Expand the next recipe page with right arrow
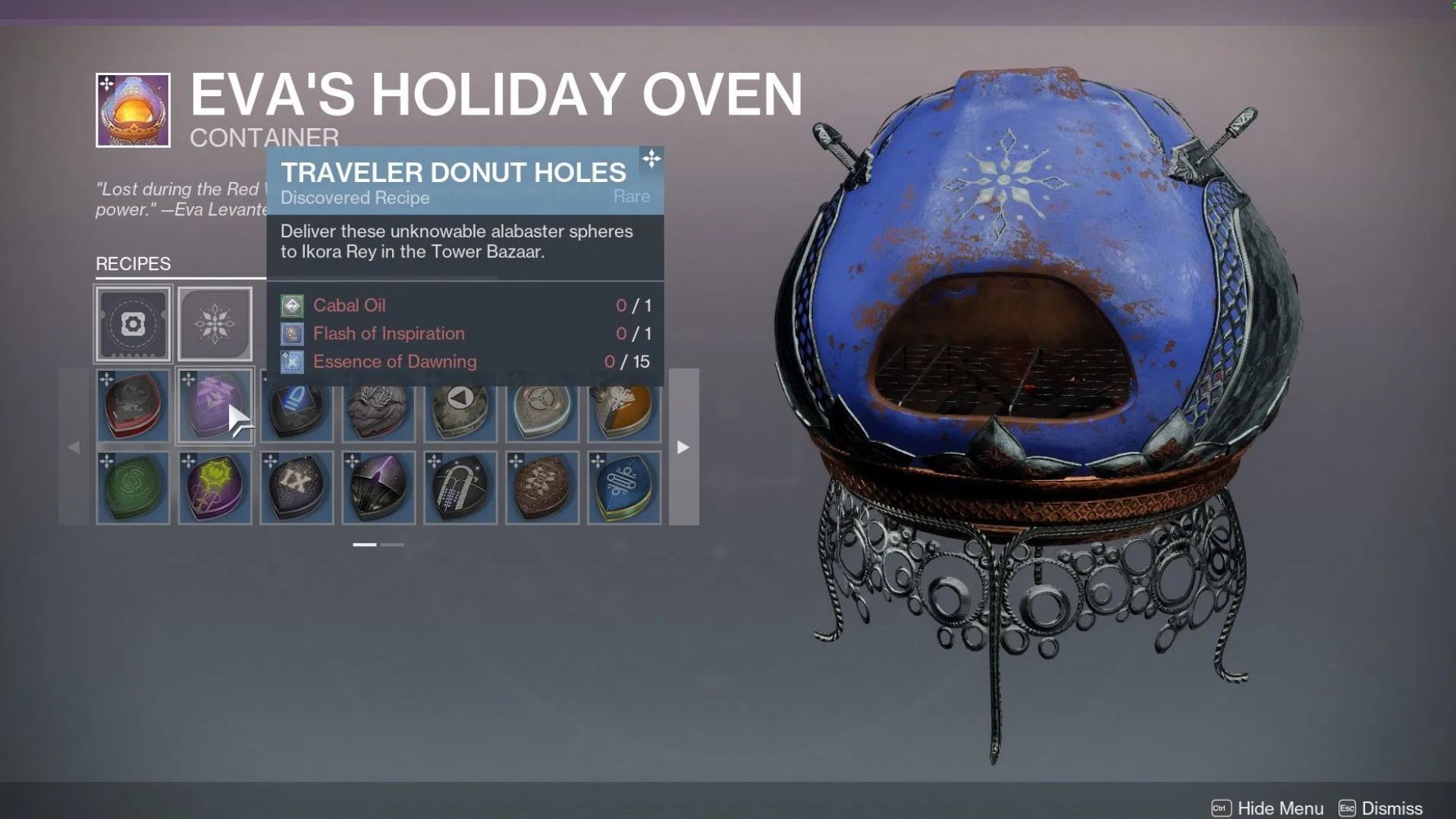 [682, 447]
